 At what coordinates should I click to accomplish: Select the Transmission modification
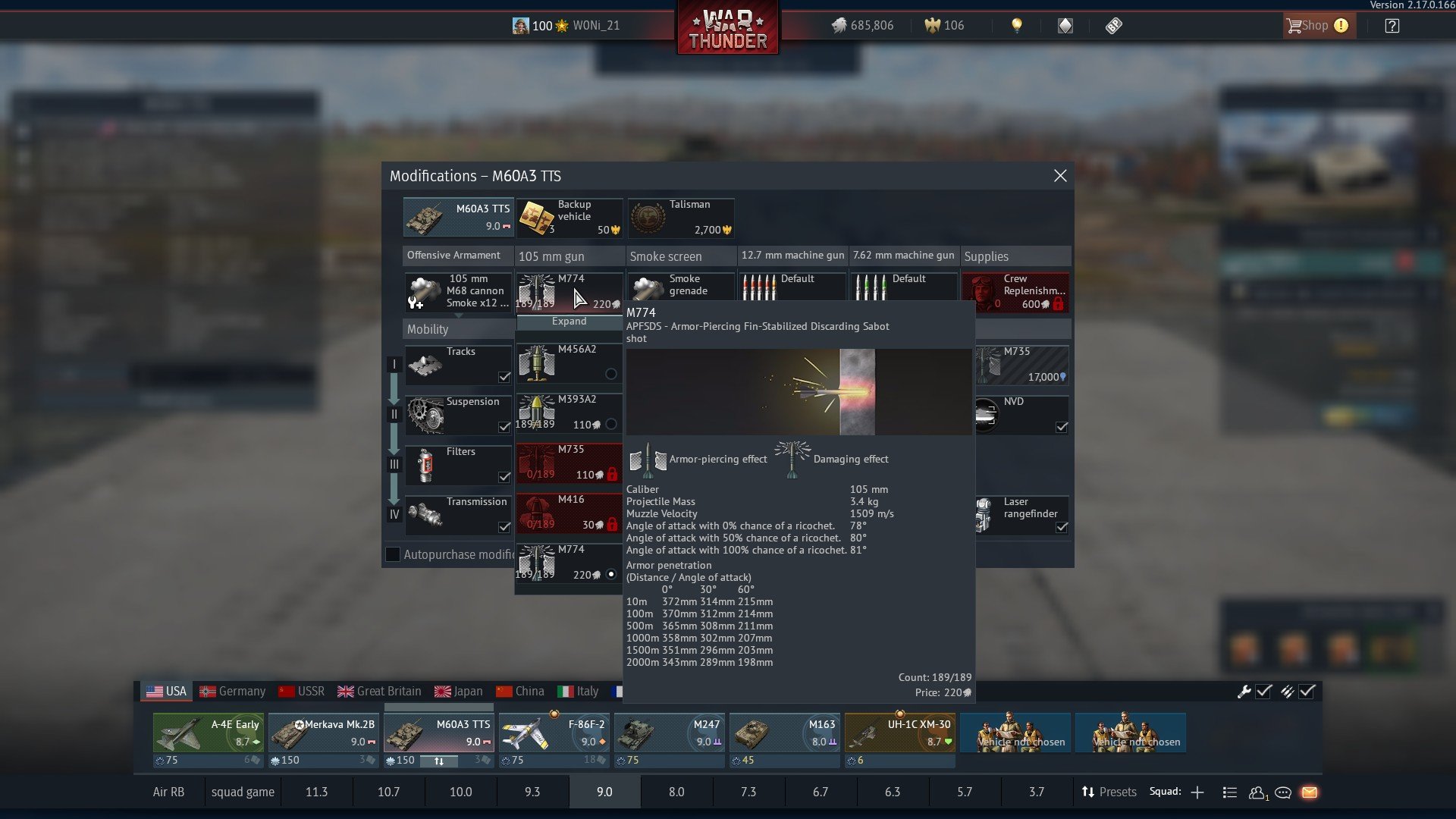click(x=458, y=515)
